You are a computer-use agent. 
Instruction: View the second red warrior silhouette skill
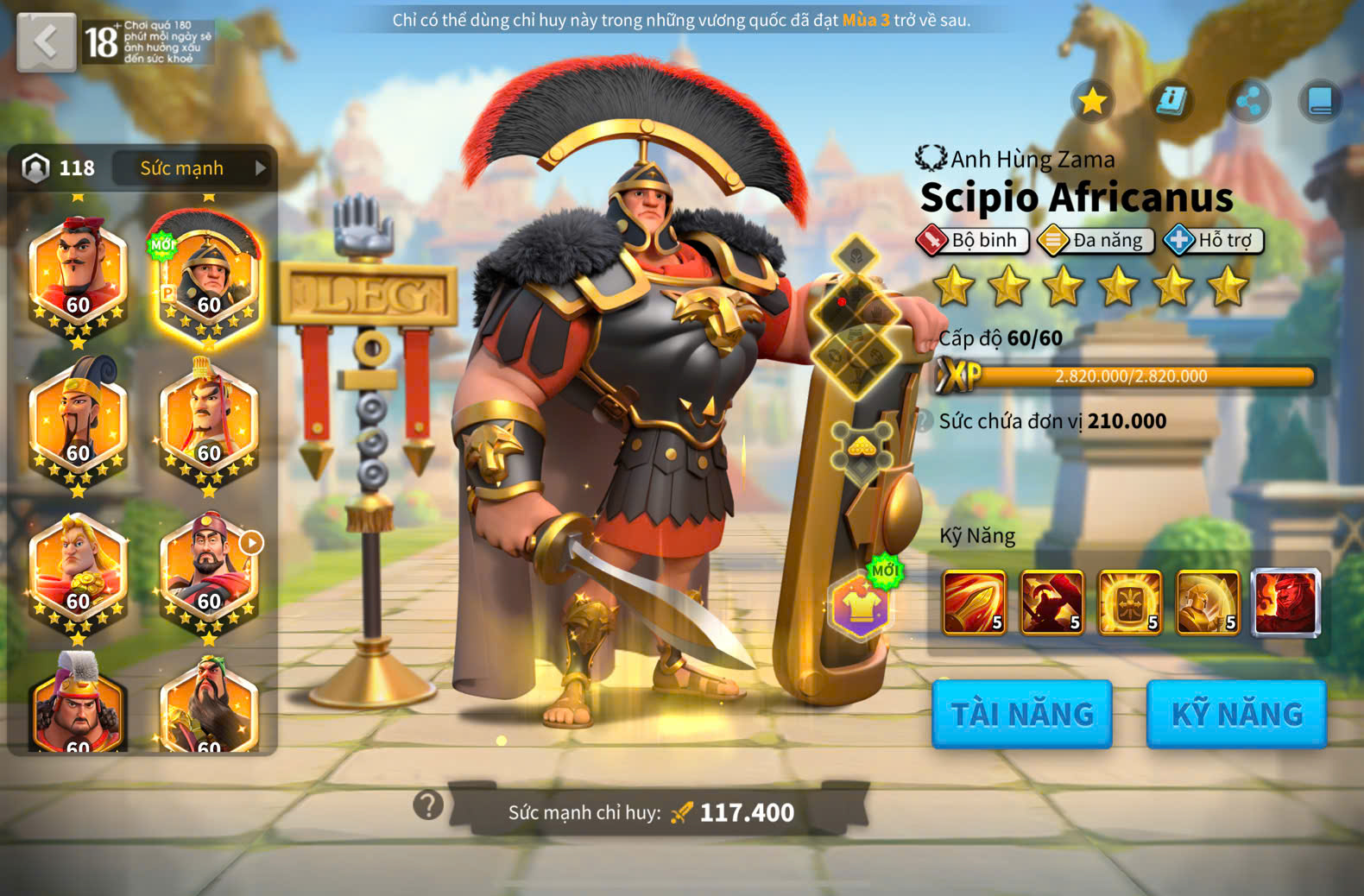coord(1051,602)
